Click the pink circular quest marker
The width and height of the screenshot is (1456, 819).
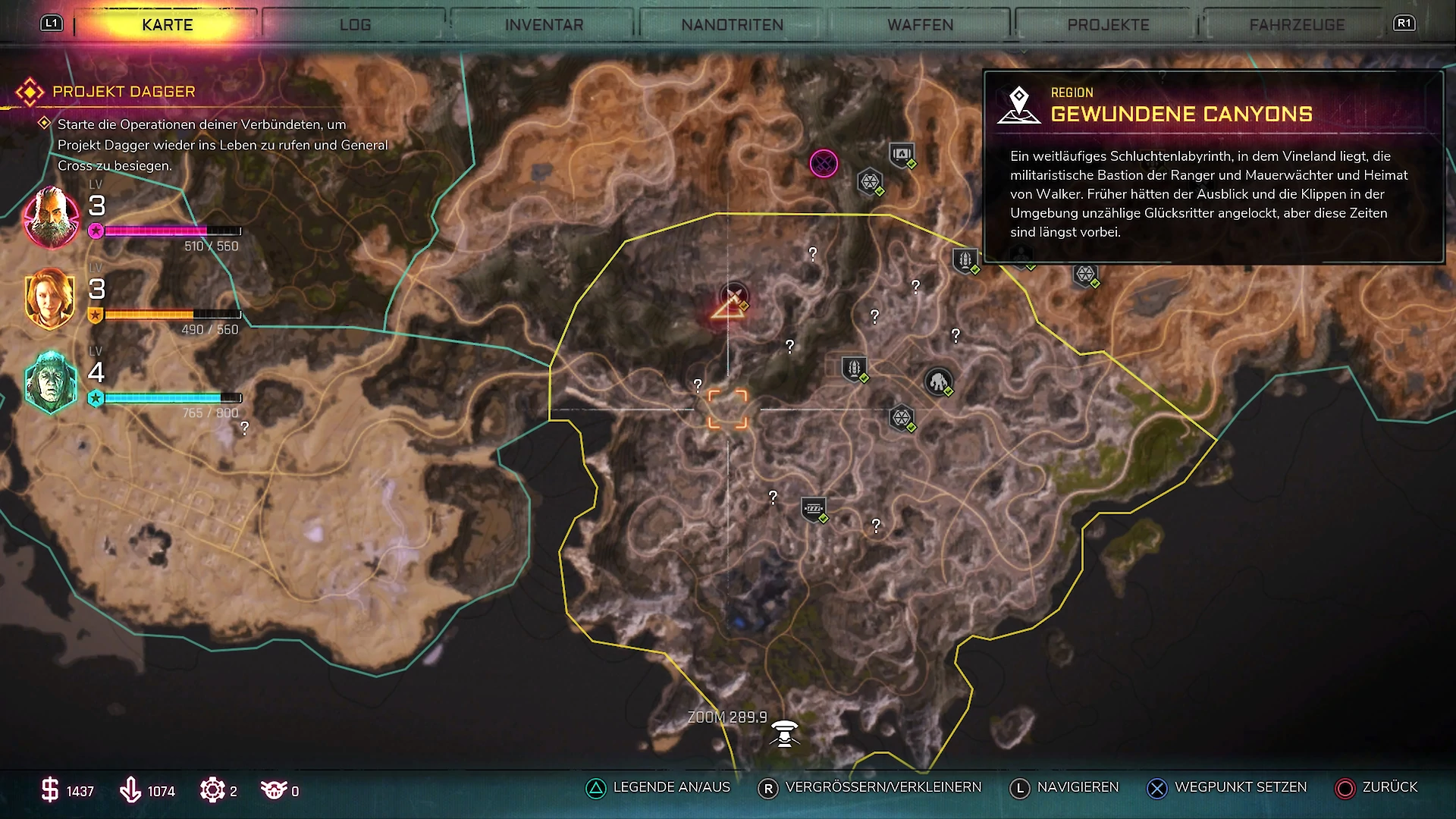pos(824,163)
